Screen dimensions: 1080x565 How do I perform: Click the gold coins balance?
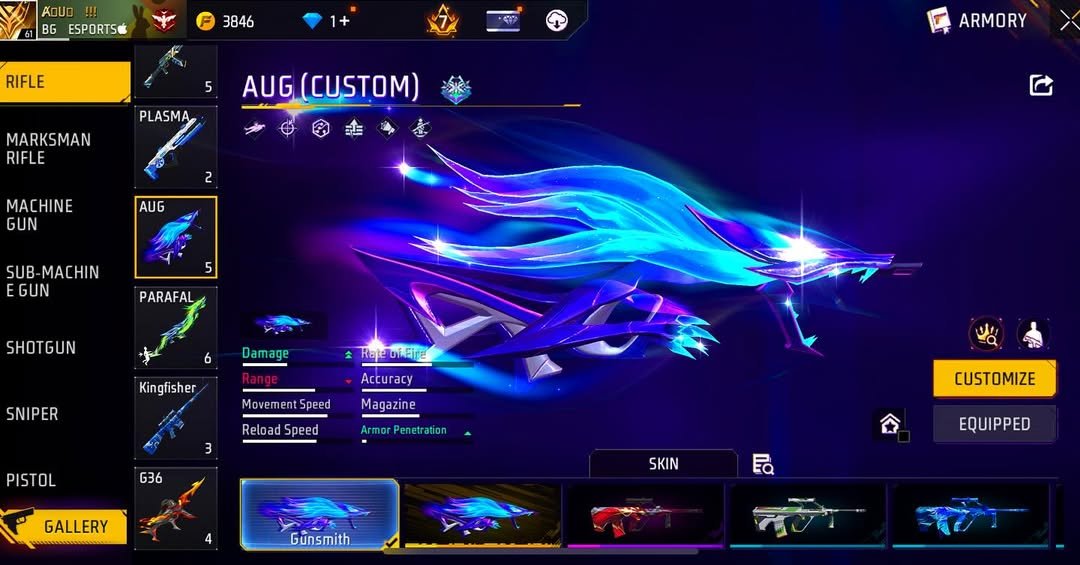click(227, 21)
